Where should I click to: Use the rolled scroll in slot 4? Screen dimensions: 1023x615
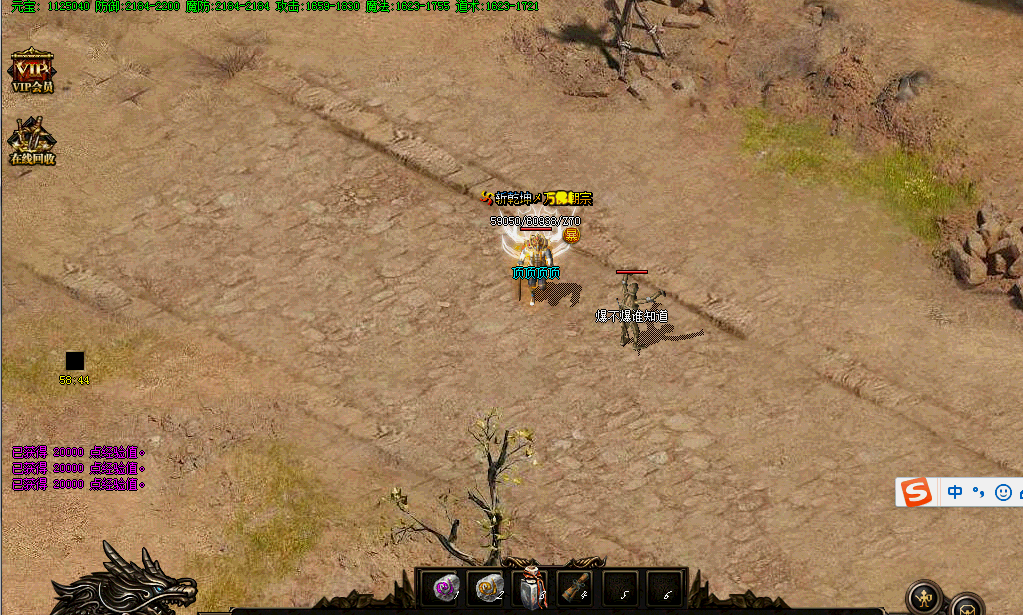[573, 589]
